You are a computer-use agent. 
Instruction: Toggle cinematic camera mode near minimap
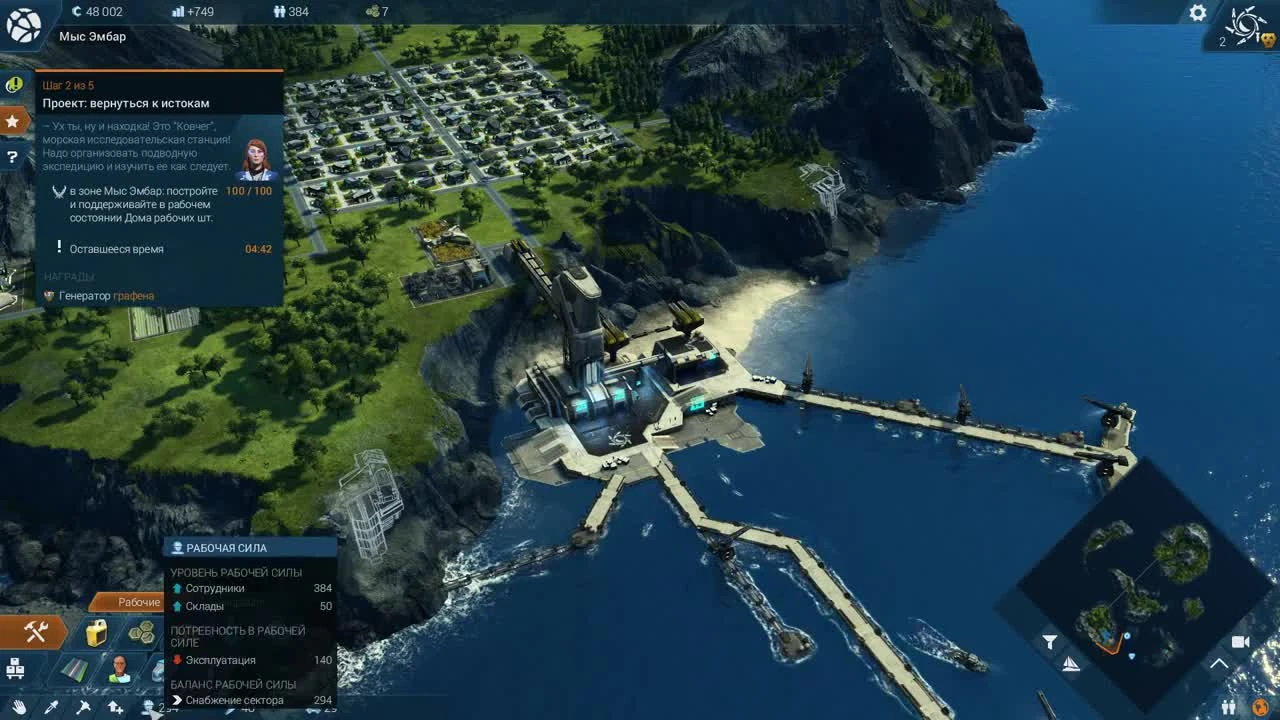pos(1242,641)
